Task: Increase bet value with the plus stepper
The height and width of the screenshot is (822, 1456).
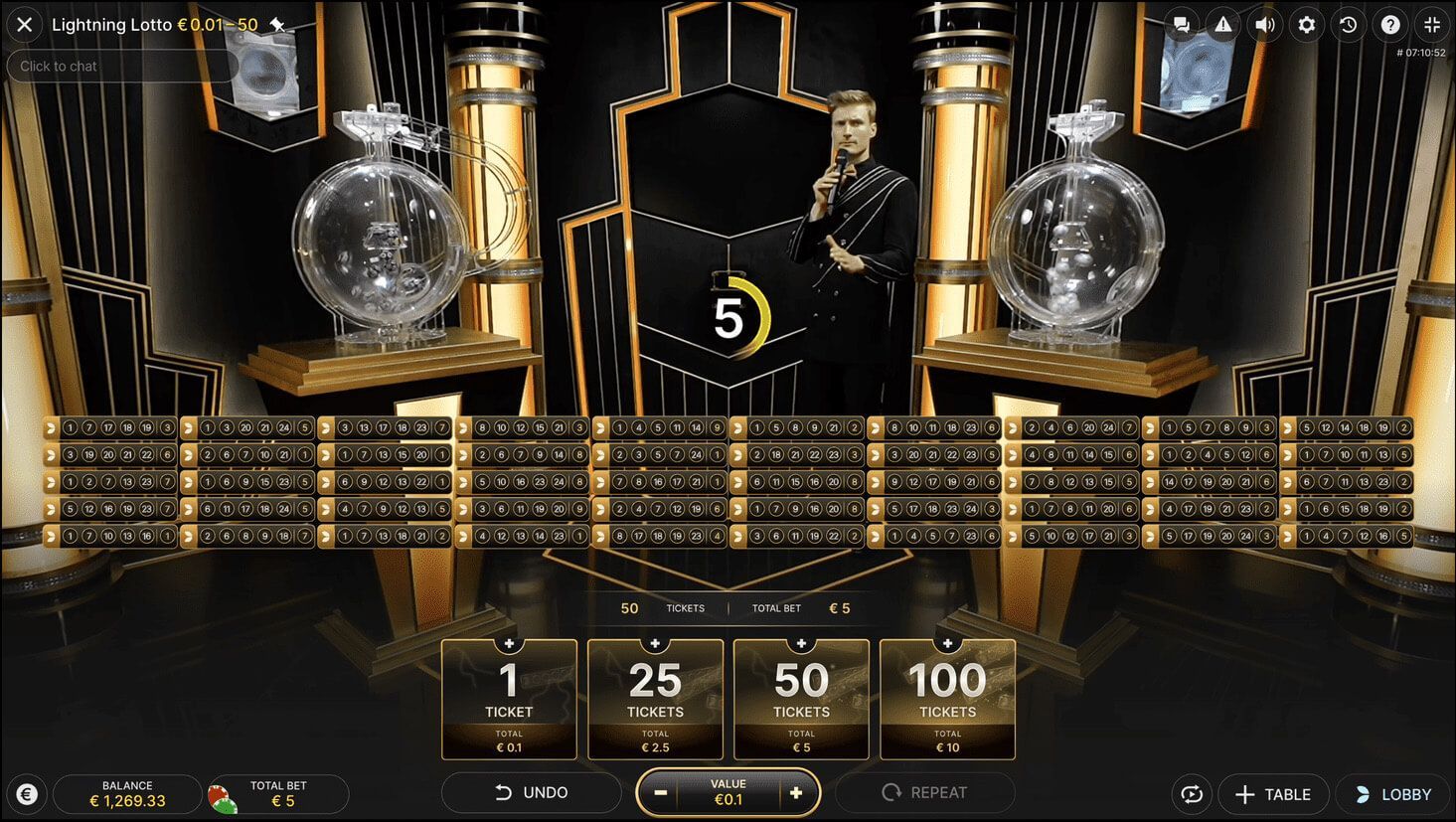Action: click(x=796, y=792)
